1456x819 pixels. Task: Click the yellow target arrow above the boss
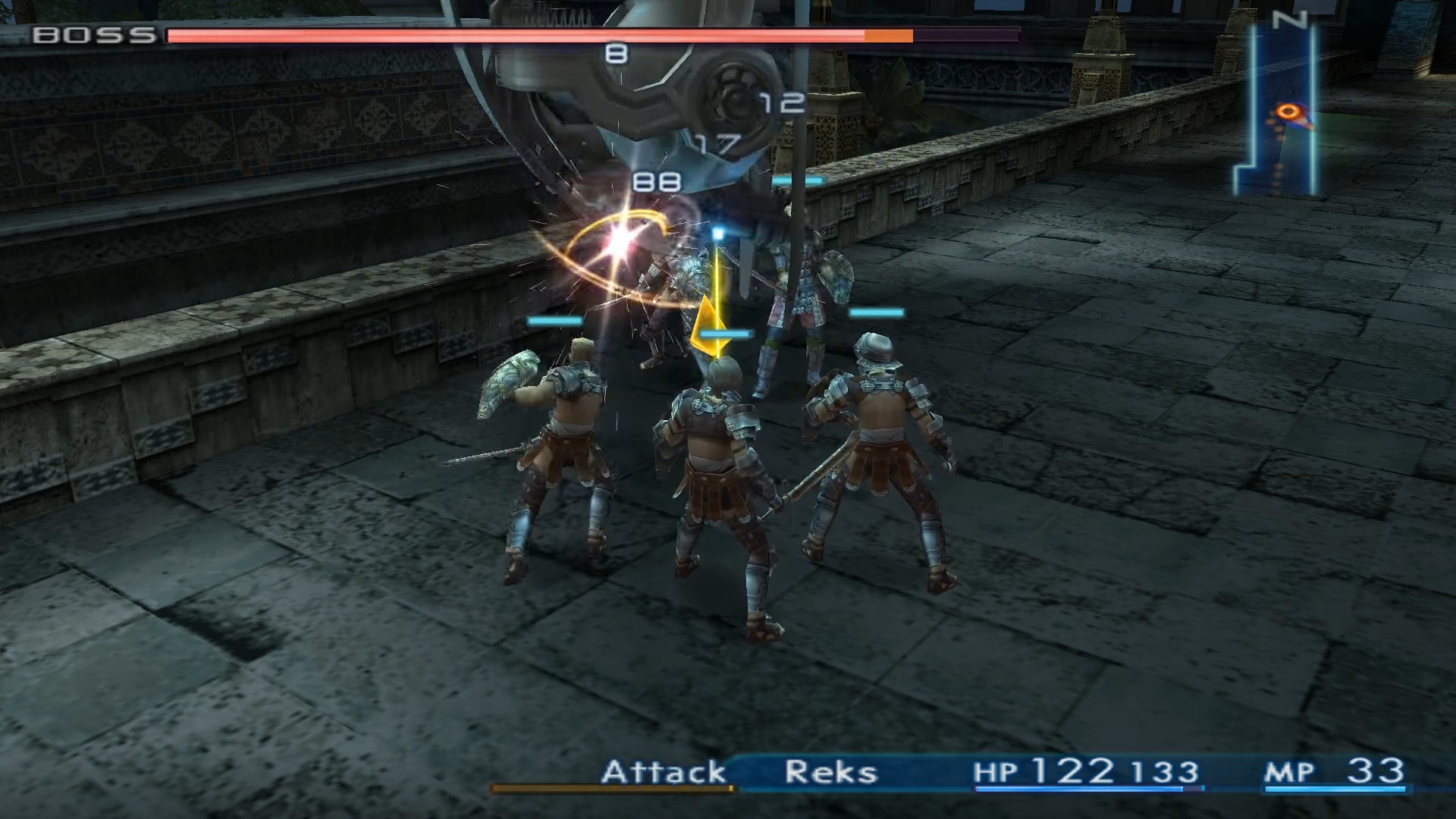pyautogui.click(x=711, y=326)
